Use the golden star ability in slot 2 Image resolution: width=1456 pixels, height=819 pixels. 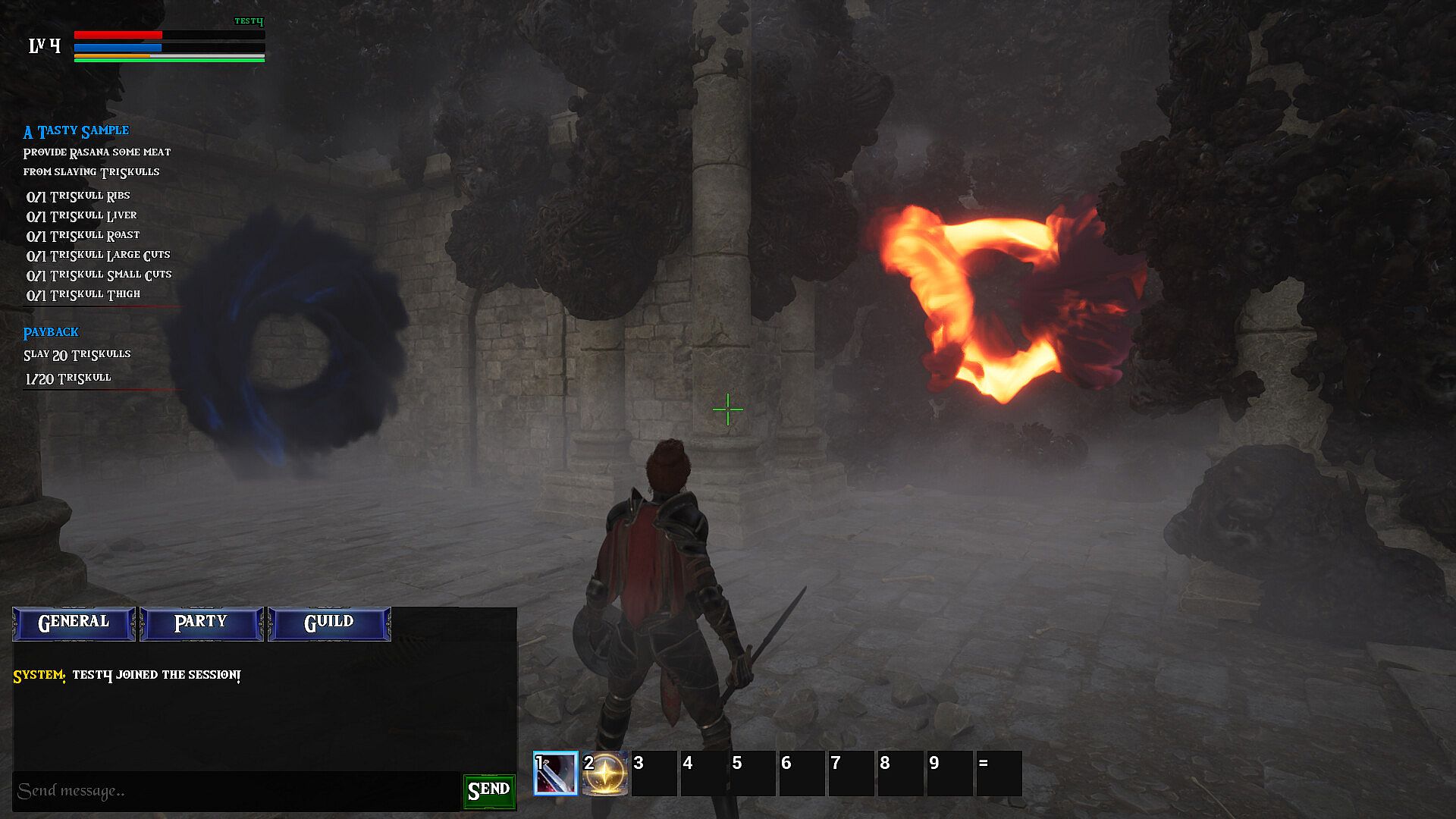pos(605,773)
